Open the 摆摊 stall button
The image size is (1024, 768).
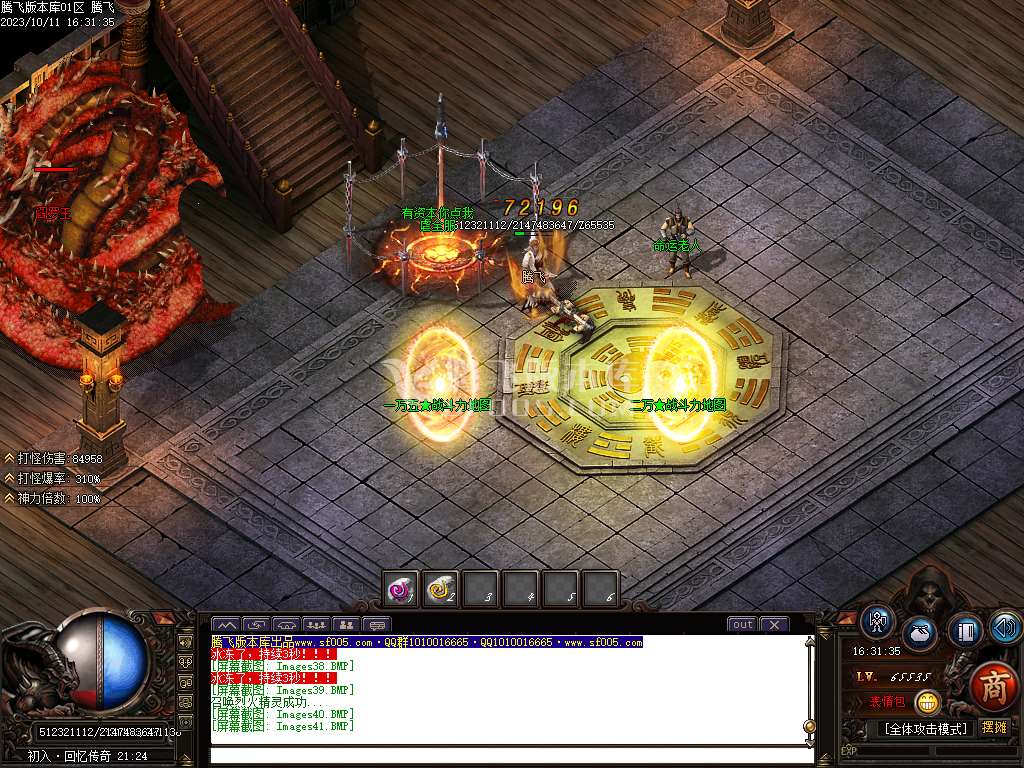point(994,728)
